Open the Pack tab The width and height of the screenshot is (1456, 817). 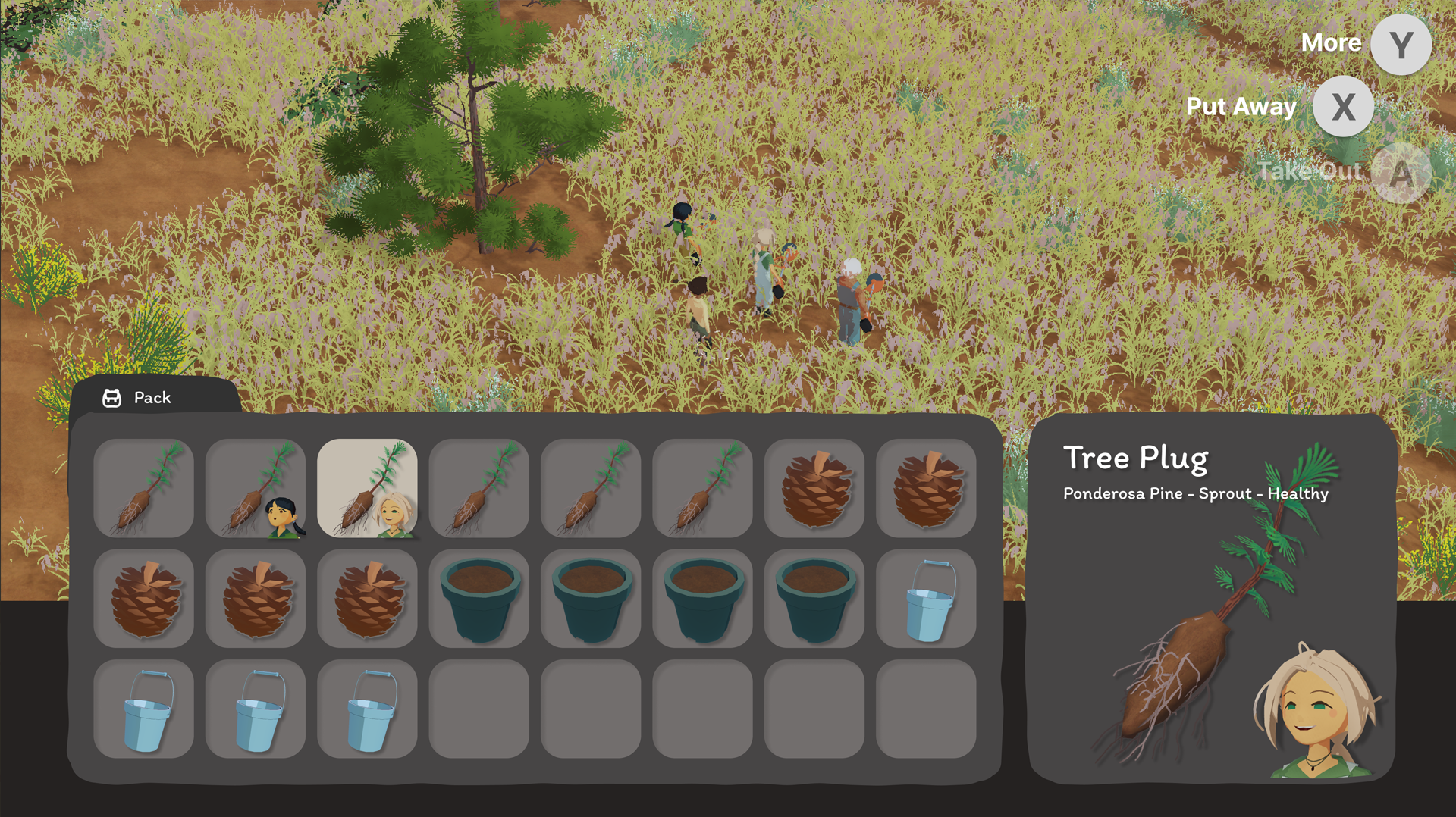click(138, 397)
